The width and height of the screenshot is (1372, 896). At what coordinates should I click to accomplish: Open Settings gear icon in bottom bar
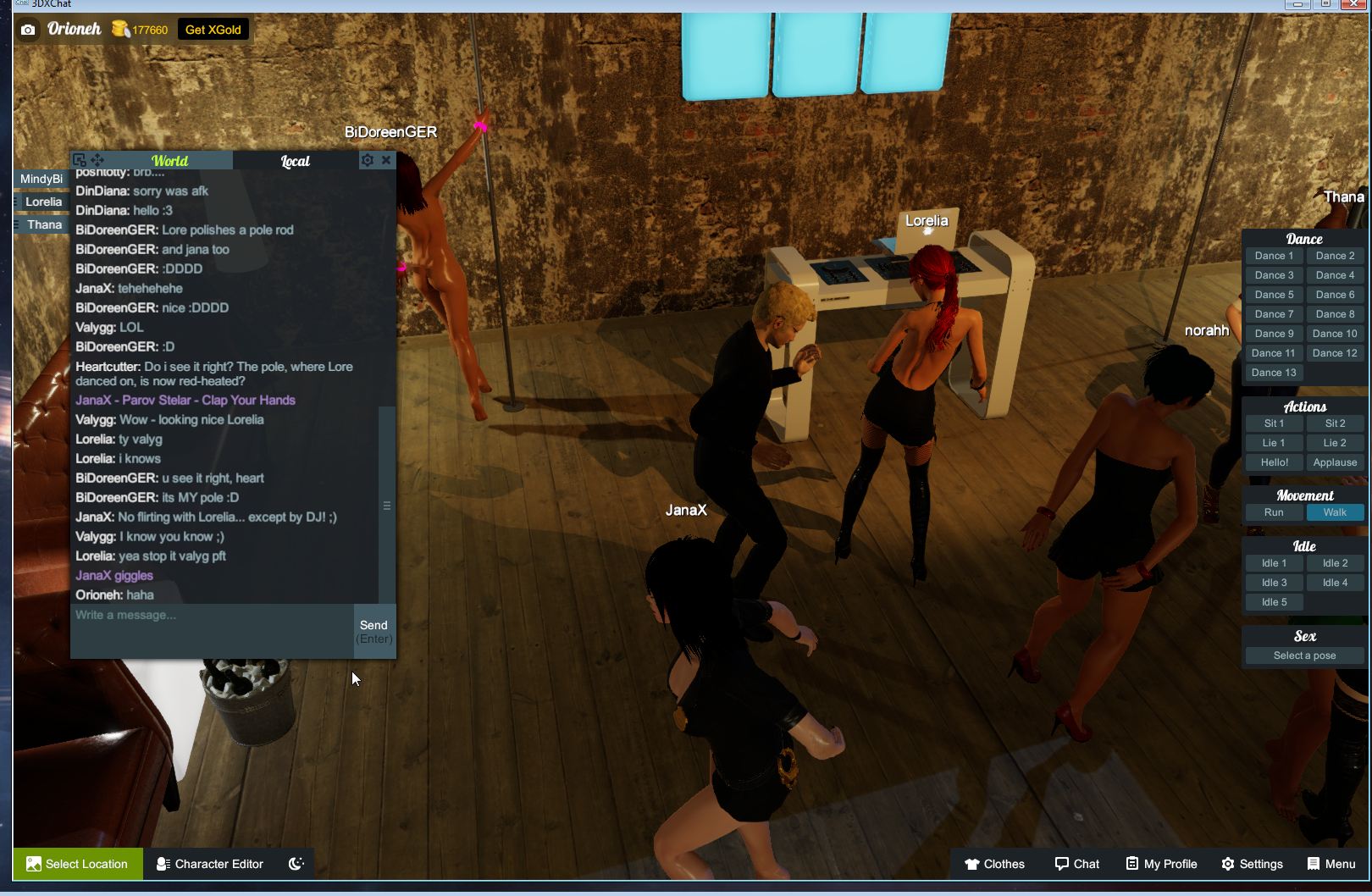coord(1227,864)
